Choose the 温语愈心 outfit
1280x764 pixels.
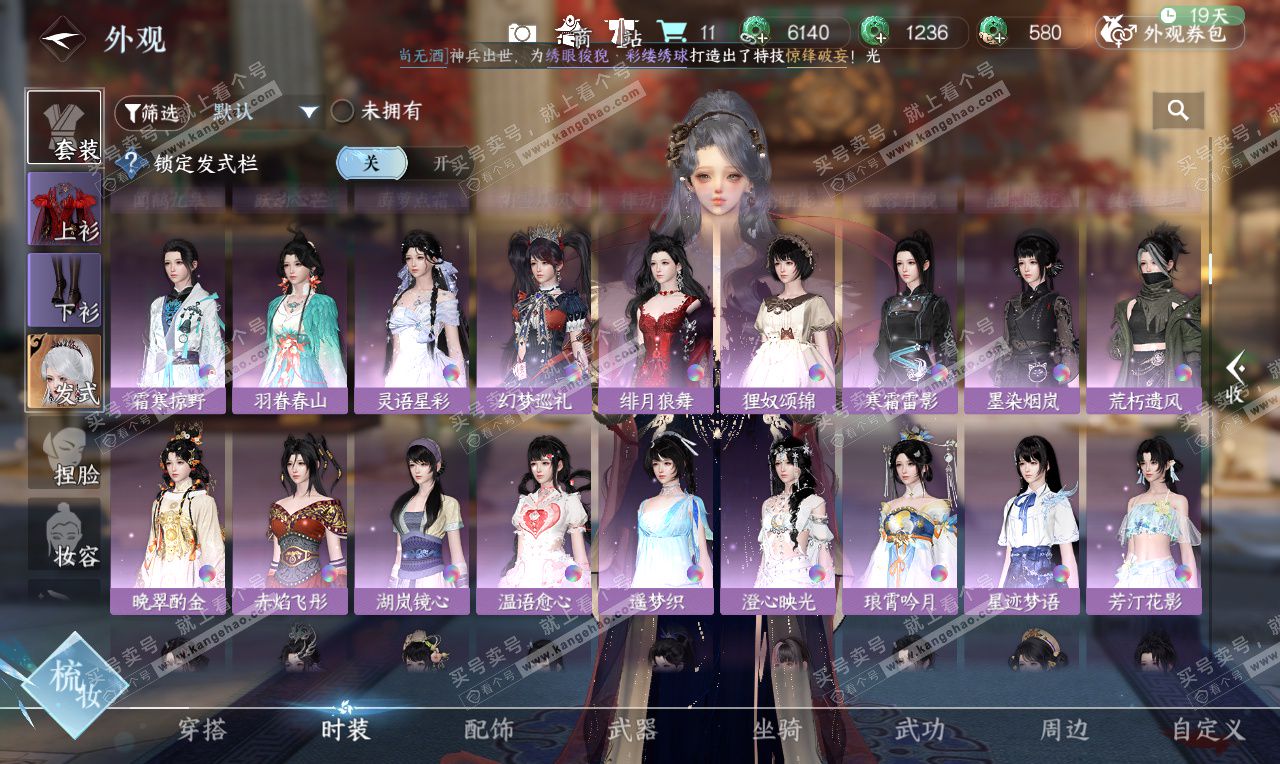(x=533, y=520)
